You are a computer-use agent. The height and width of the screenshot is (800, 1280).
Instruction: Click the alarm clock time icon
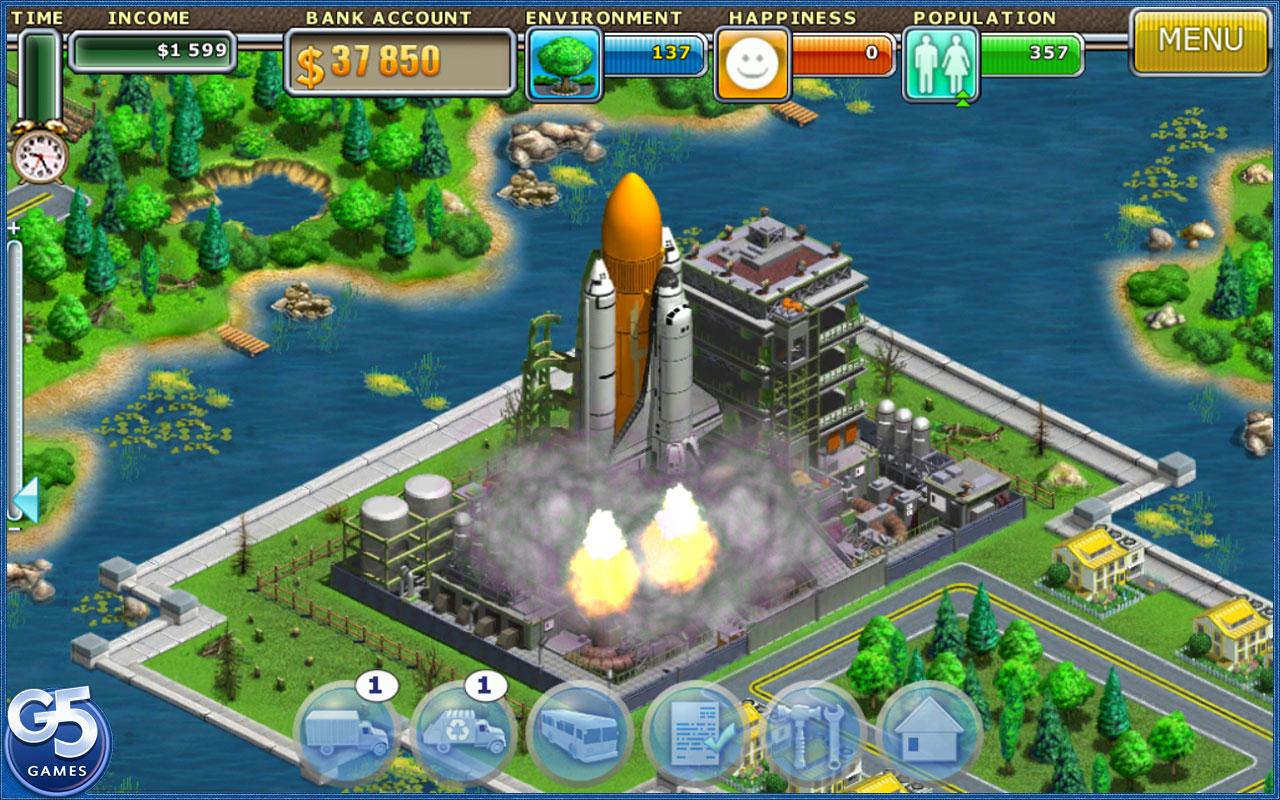tap(40, 156)
